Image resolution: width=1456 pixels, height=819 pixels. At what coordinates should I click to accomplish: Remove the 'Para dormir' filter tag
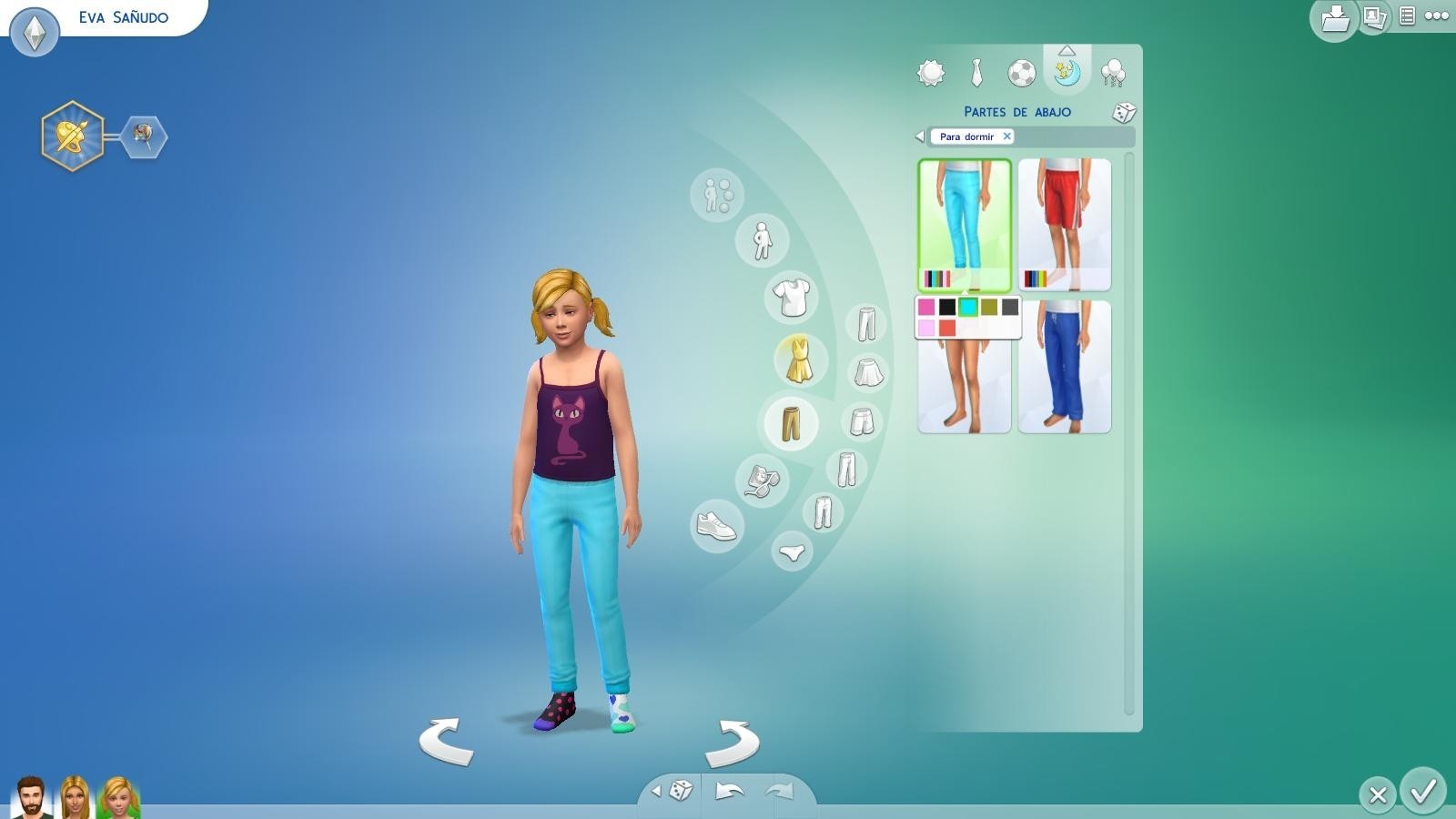1007,136
